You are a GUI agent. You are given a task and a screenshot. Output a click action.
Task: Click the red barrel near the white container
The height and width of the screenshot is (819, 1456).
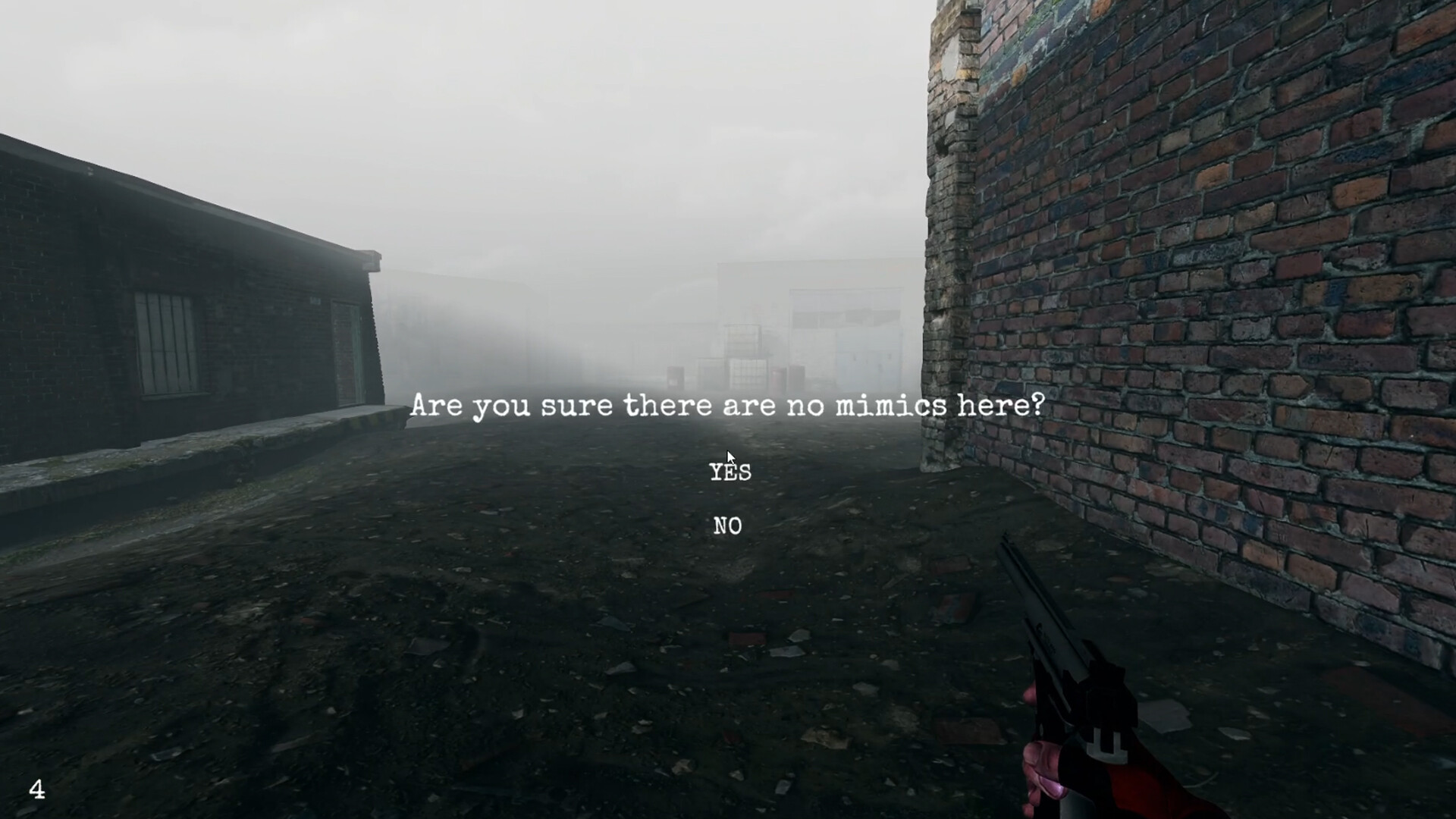(x=778, y=377)
